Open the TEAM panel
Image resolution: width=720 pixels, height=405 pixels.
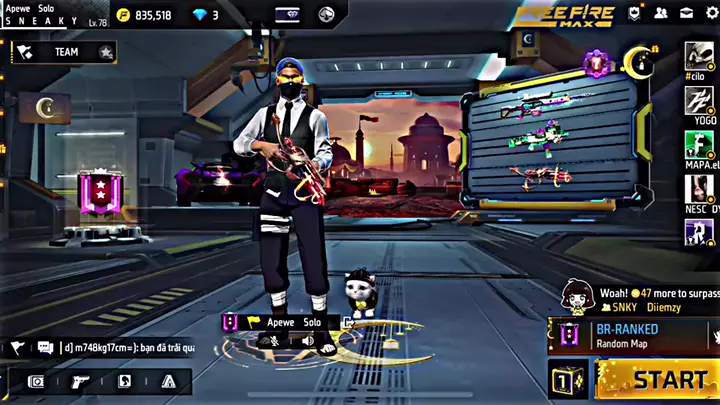pyautogui.click(x=66, y=52)
